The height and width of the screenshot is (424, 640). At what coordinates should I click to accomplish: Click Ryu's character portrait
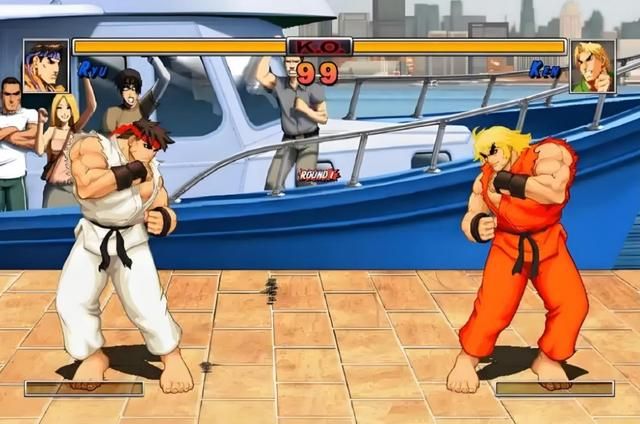(45, 66)
